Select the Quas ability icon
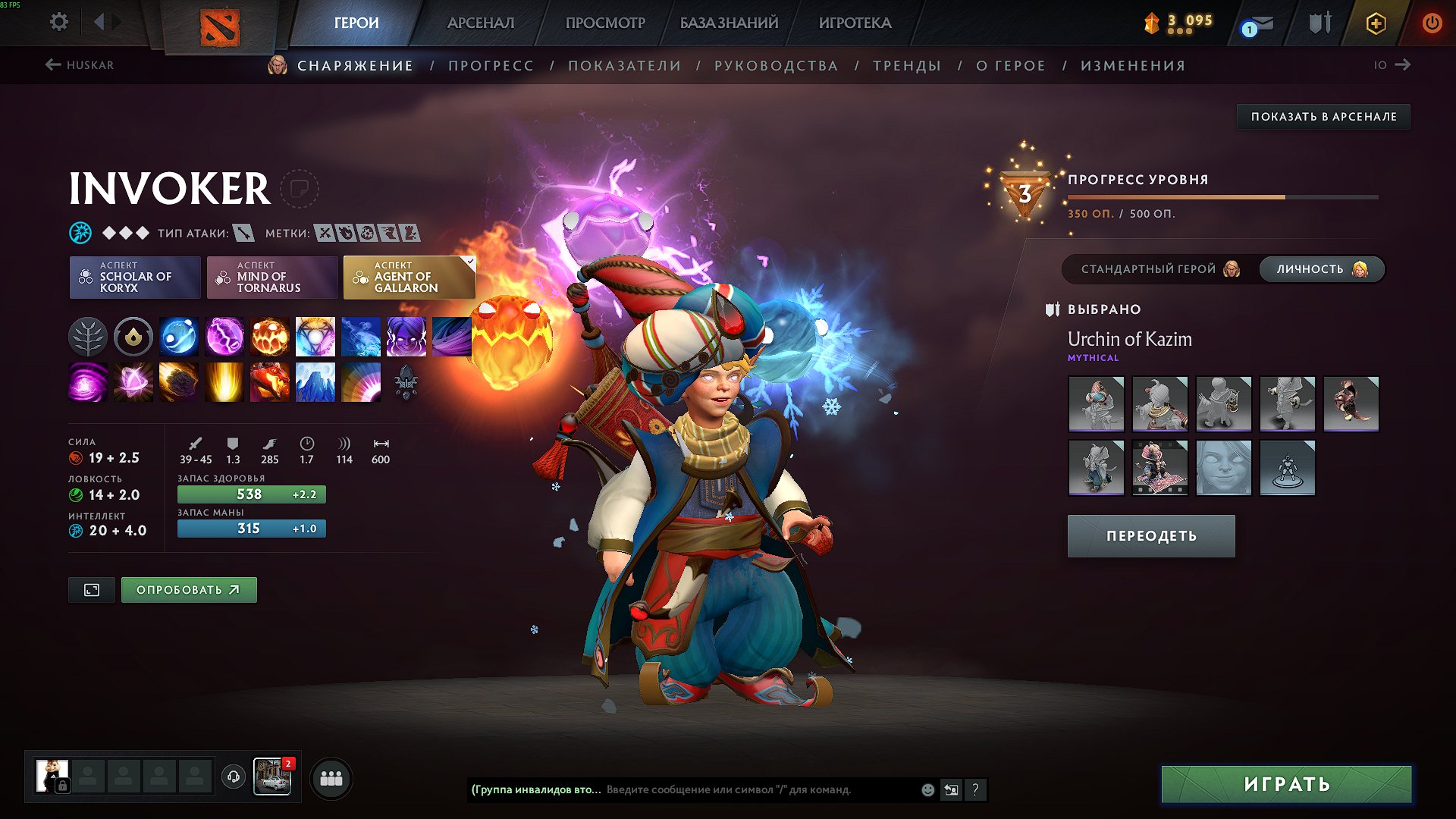Screen dimensions: 1456x819 point(179,337)
